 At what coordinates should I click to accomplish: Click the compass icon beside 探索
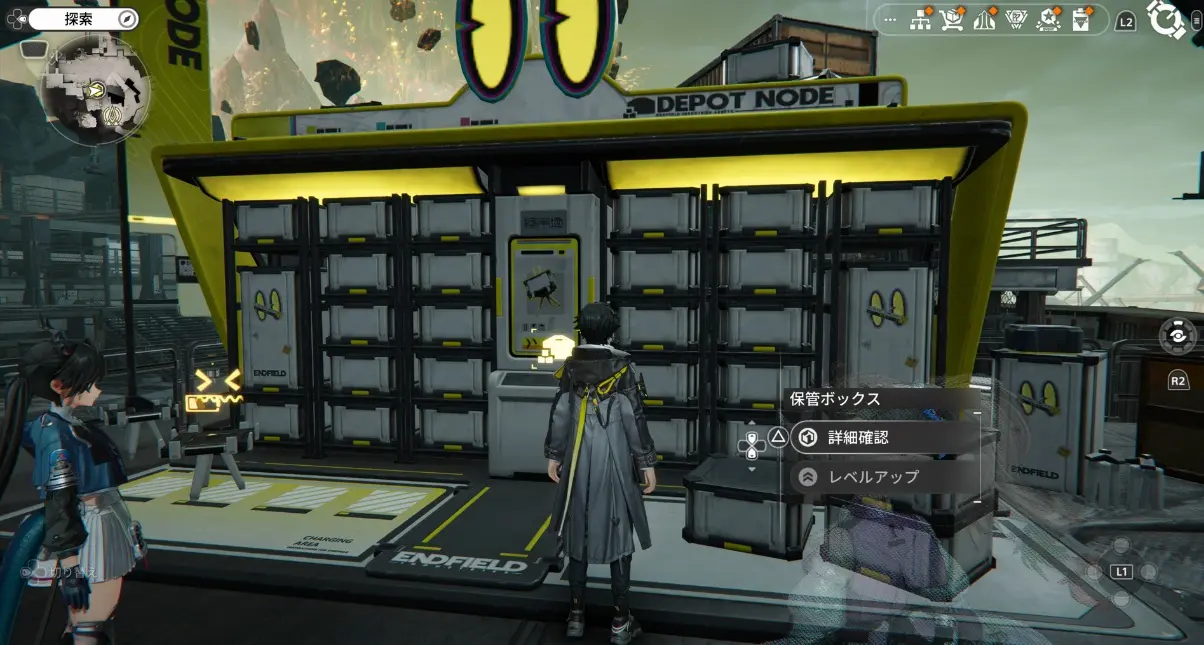(x=126, y=19)
